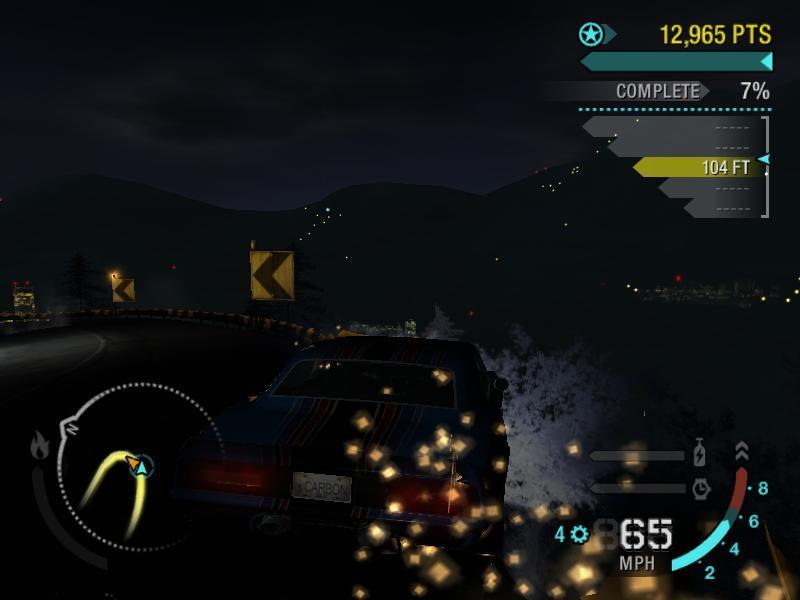Click the speedbreaker stopwatch icon
The image size is (800, 600).
[x=700, y=488]
